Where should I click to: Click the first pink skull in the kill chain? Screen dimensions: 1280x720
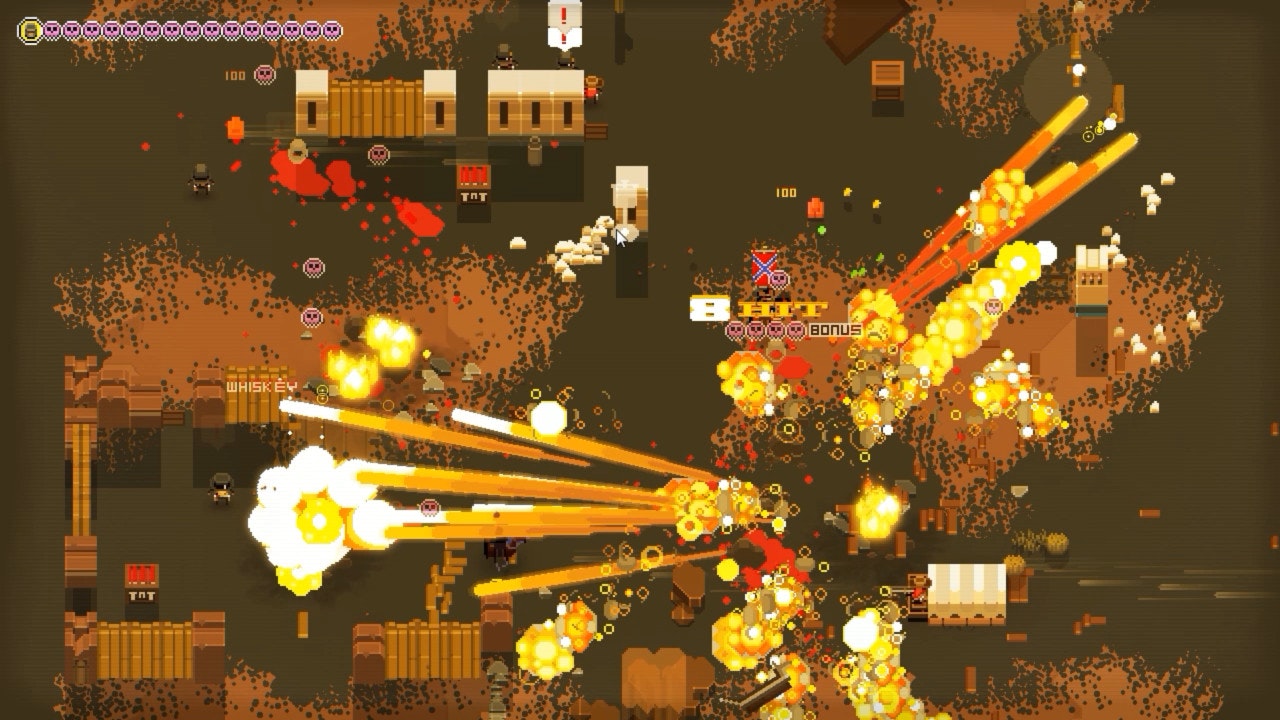click(52, 30)
